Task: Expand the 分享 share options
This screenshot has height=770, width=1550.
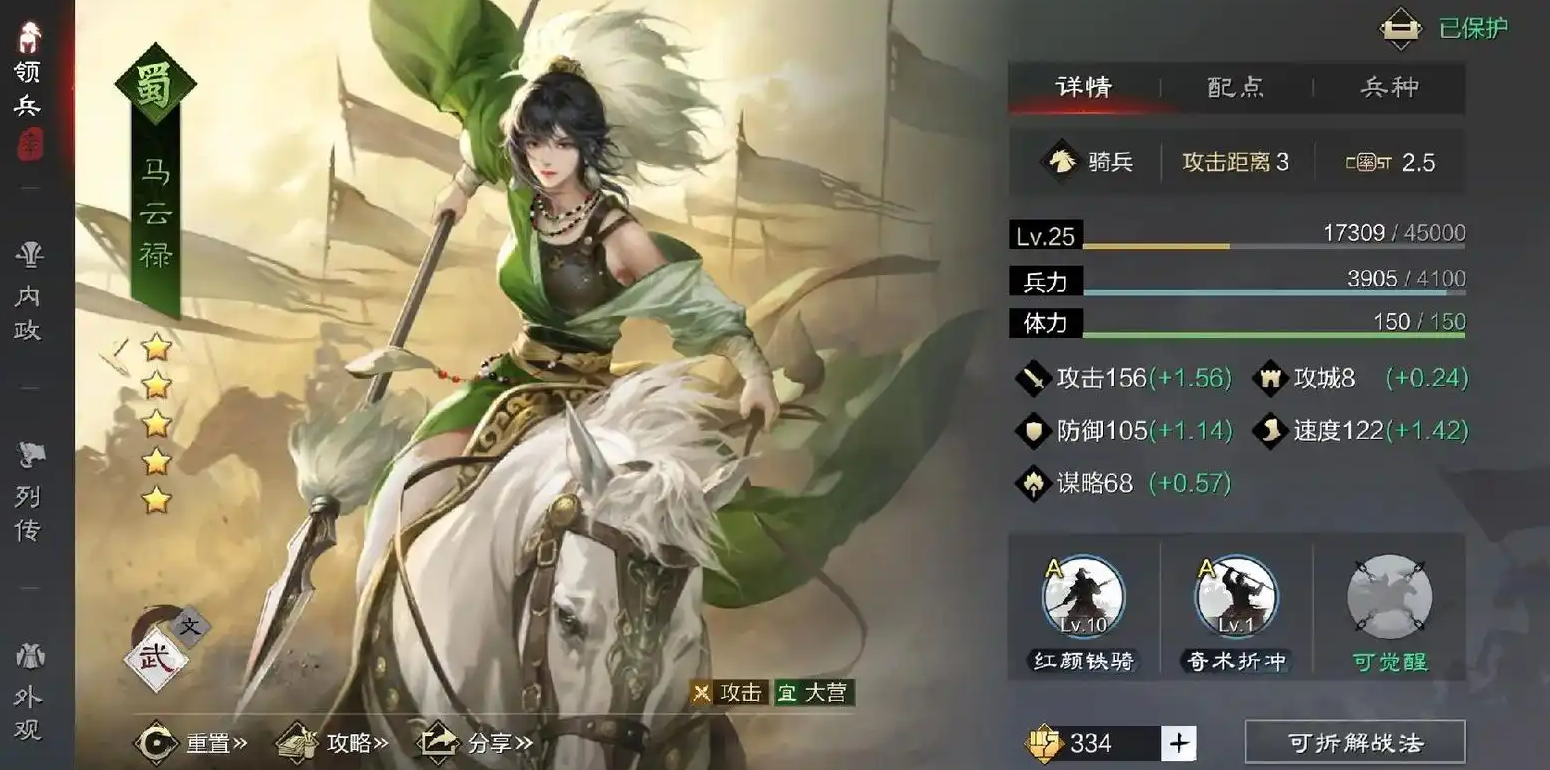Action: click(x=475, y=743)
